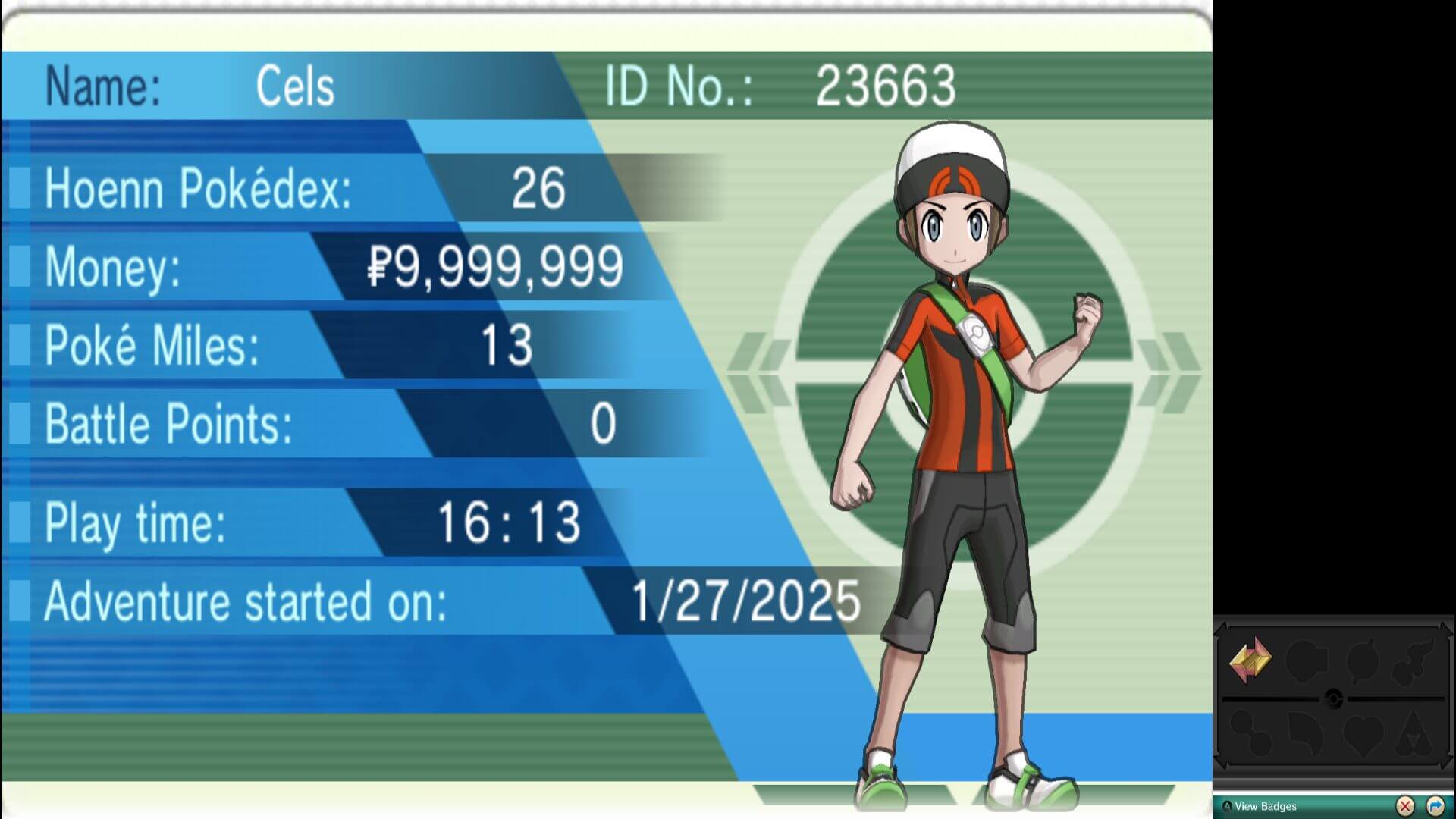Click the empty Dynamo Badge slot
The width and height of the screenshot is (1456, 819).
point(1363,661)
